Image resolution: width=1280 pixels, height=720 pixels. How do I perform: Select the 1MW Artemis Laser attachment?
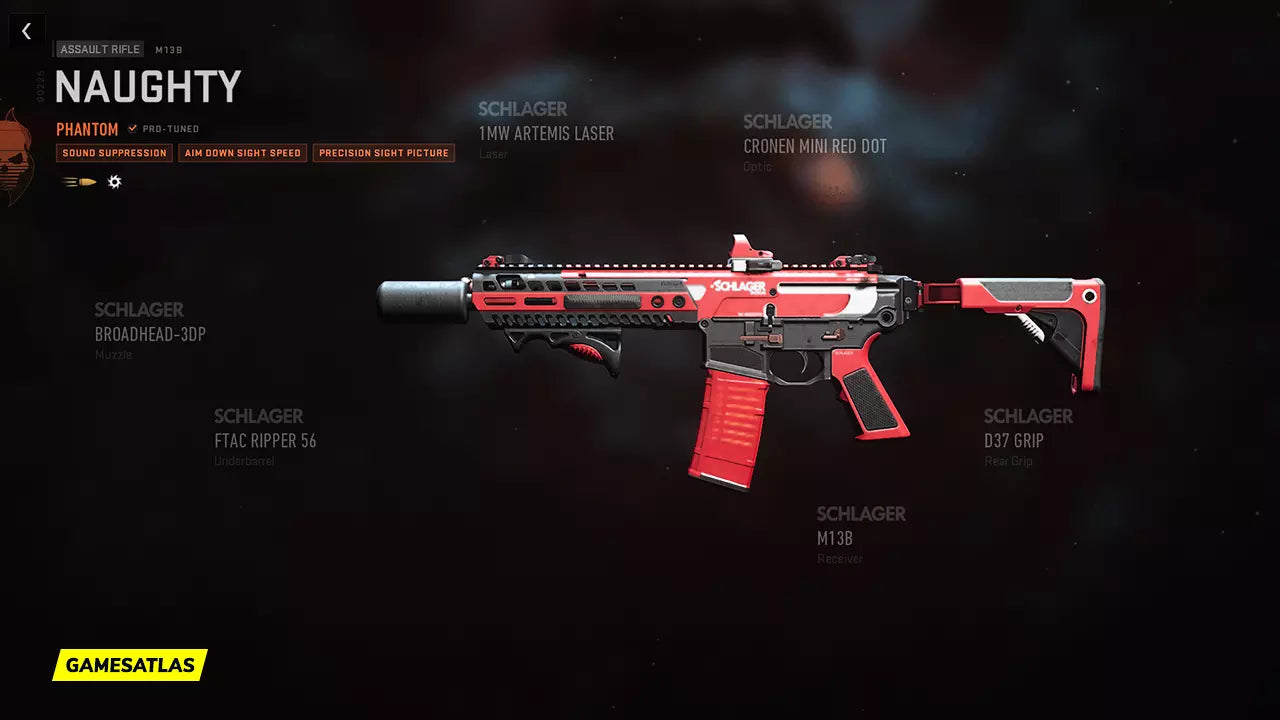pyautogui.click(x=546, y=133)
